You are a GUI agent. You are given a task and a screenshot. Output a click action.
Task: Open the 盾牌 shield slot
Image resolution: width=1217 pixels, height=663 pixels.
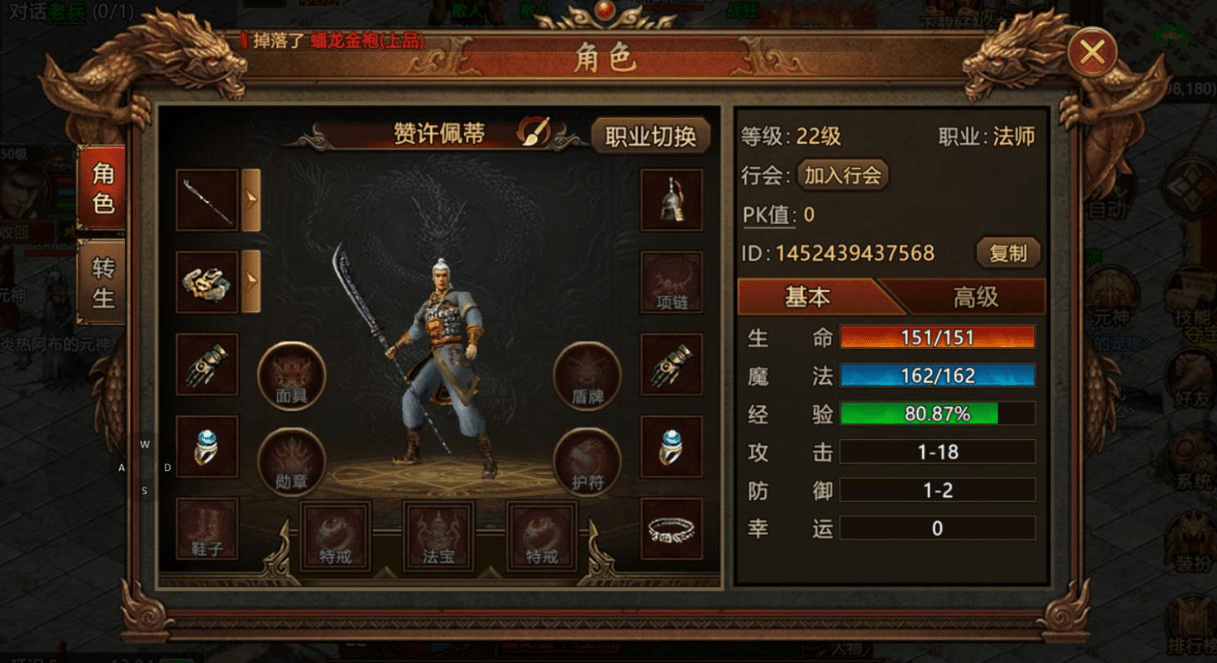pyautogui.click(x=587, y=375)
